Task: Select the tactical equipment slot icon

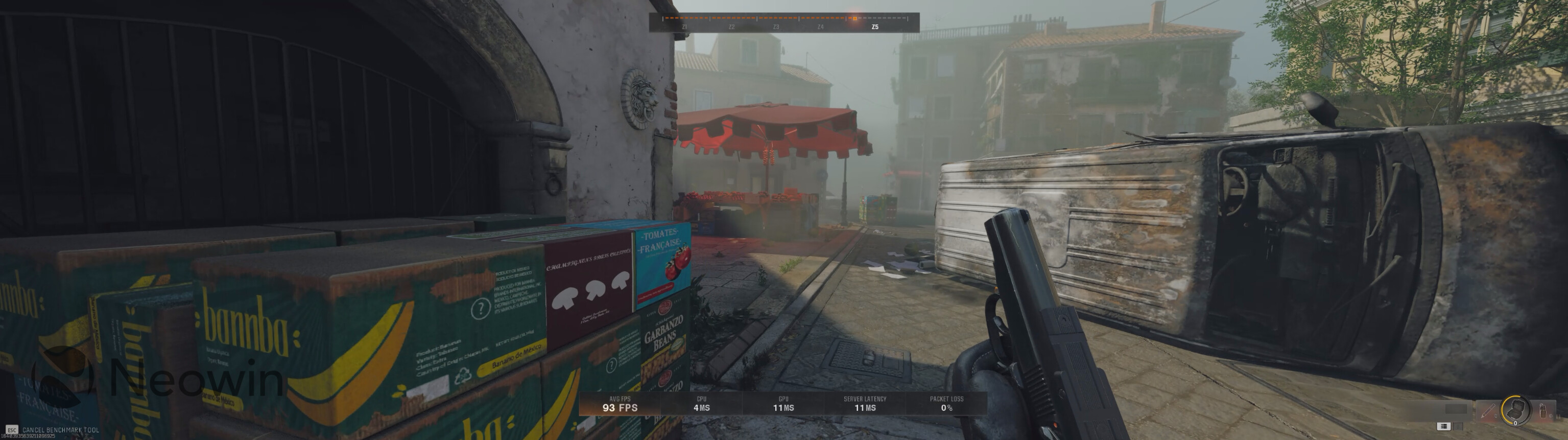Action: click(x=1488, y=411)
